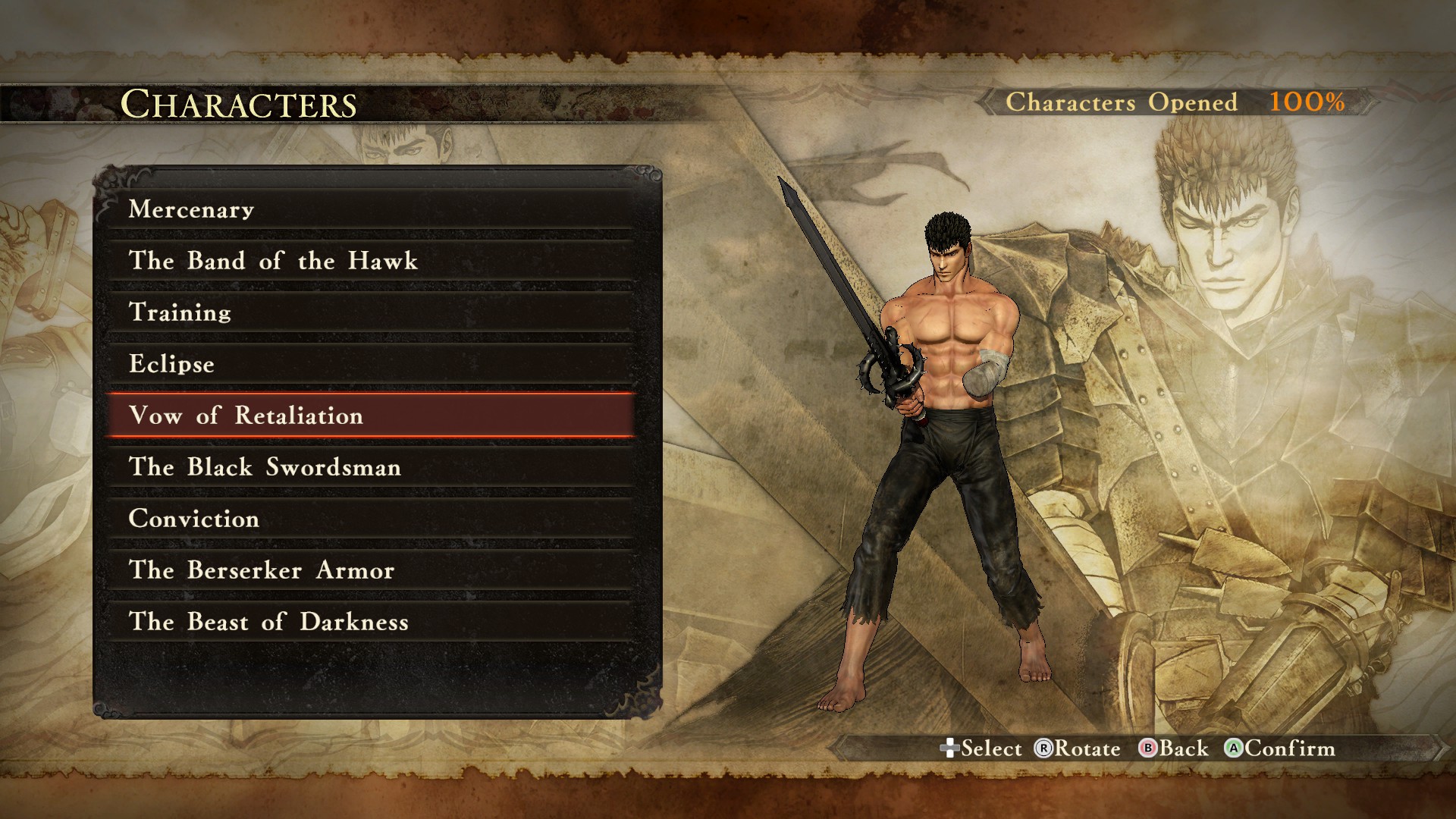Choose The Black Swordsman entry
Image resolution: width=1456 pixels, height=819 pixels.
tap(370, 467)
